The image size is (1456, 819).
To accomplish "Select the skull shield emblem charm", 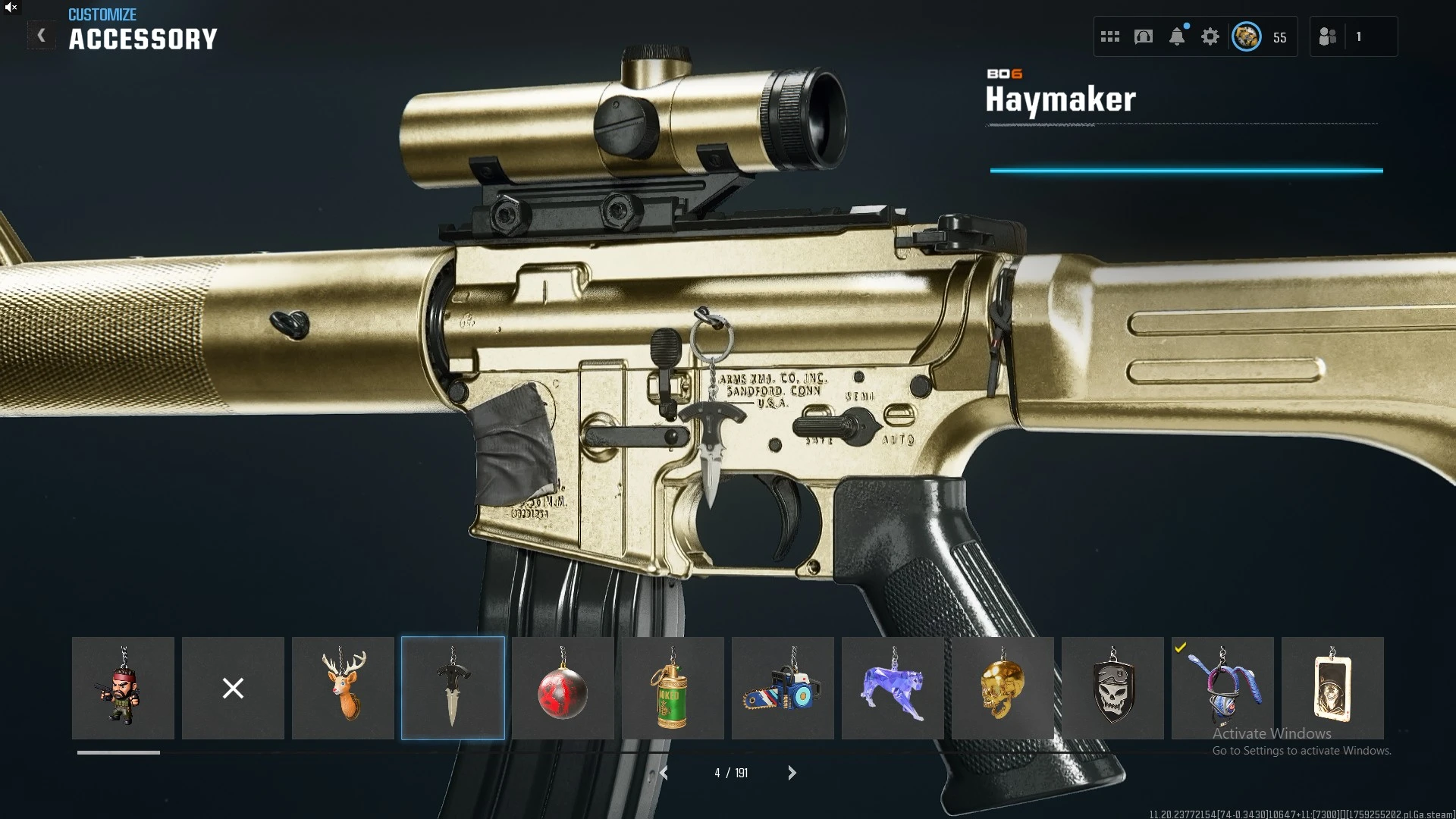I will tap(1112, 688).
